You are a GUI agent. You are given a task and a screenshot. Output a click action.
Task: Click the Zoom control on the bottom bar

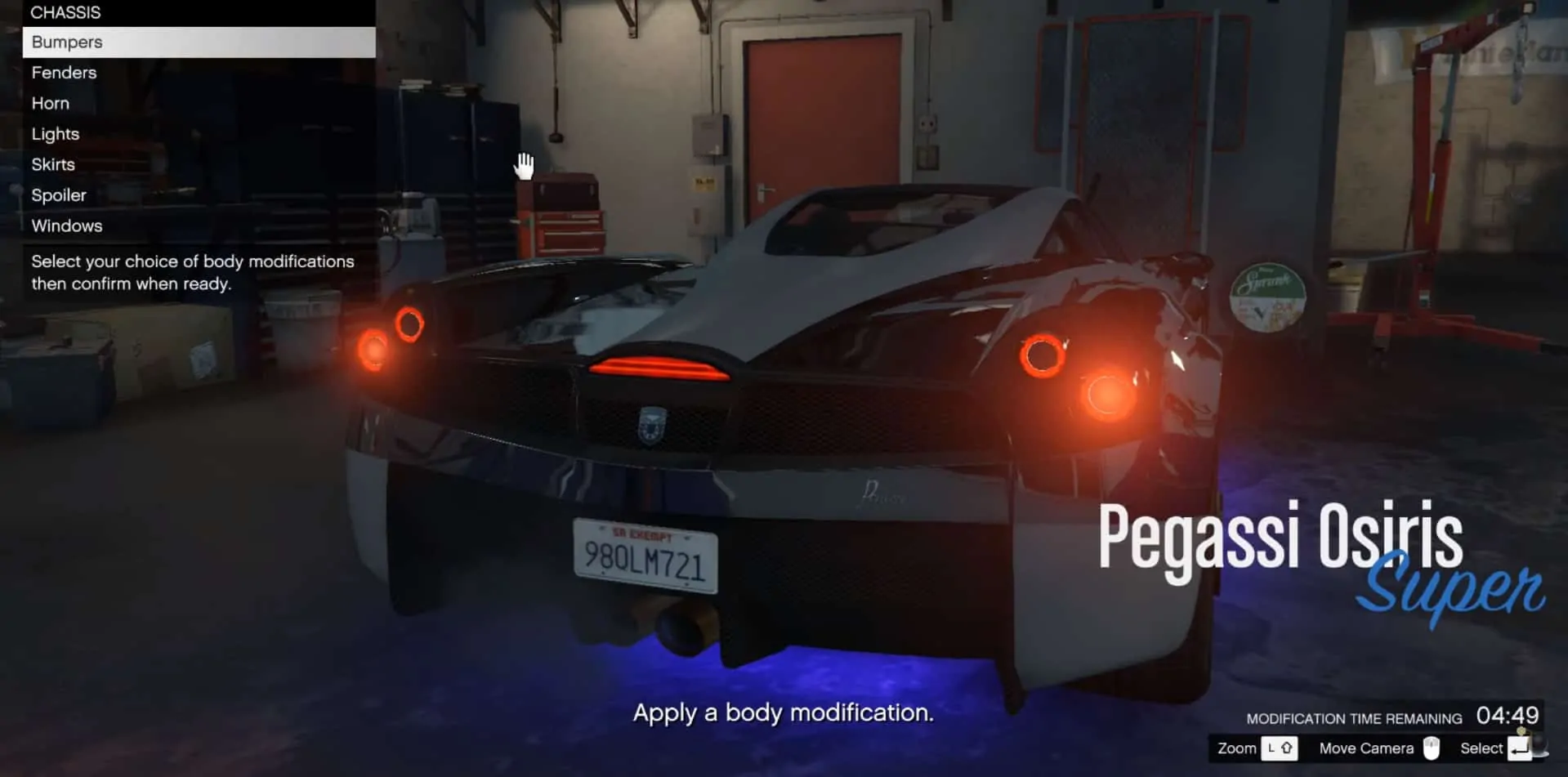1236,748
